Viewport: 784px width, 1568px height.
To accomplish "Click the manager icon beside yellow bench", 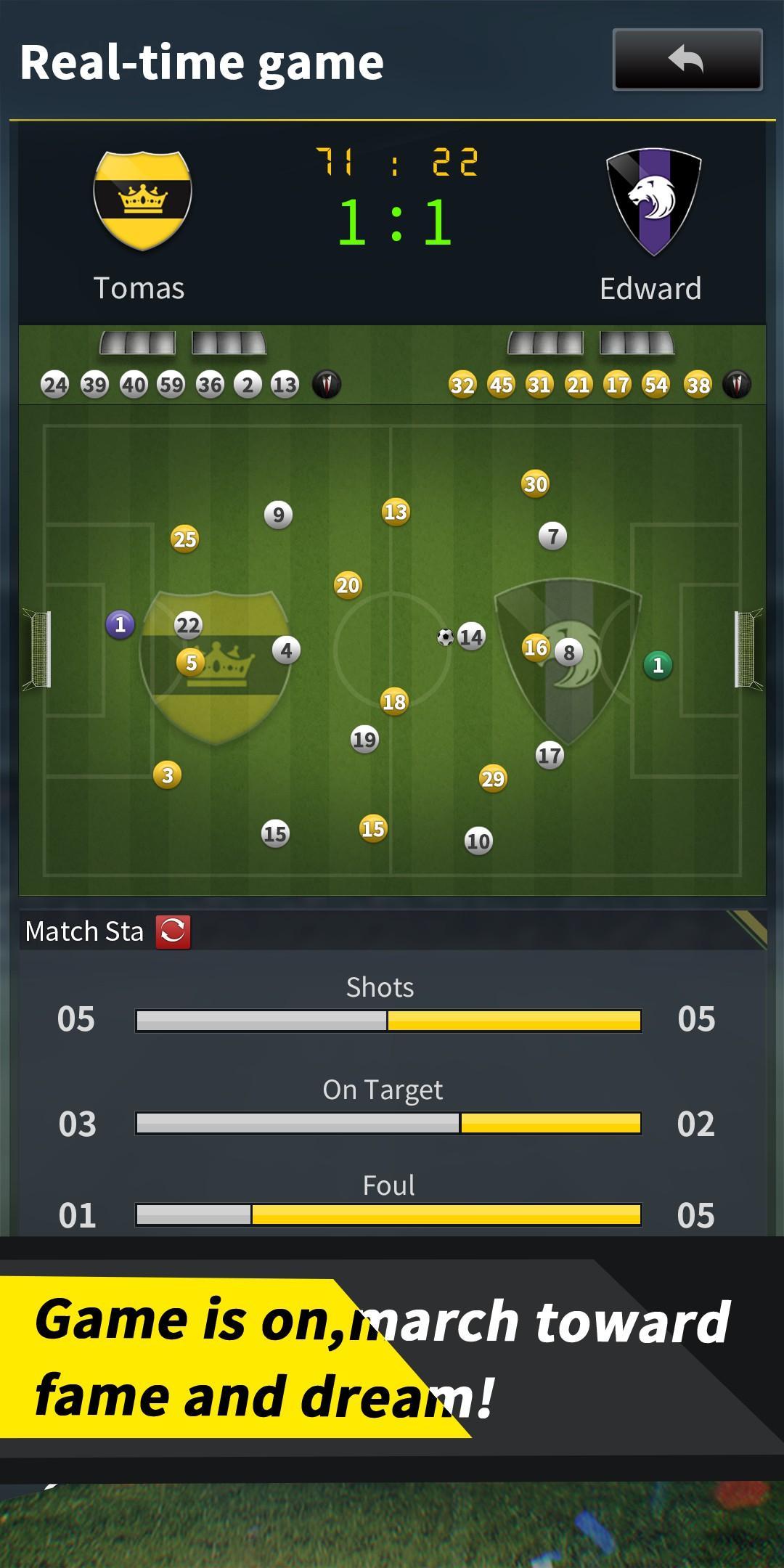I will click(x=737, y=384).
